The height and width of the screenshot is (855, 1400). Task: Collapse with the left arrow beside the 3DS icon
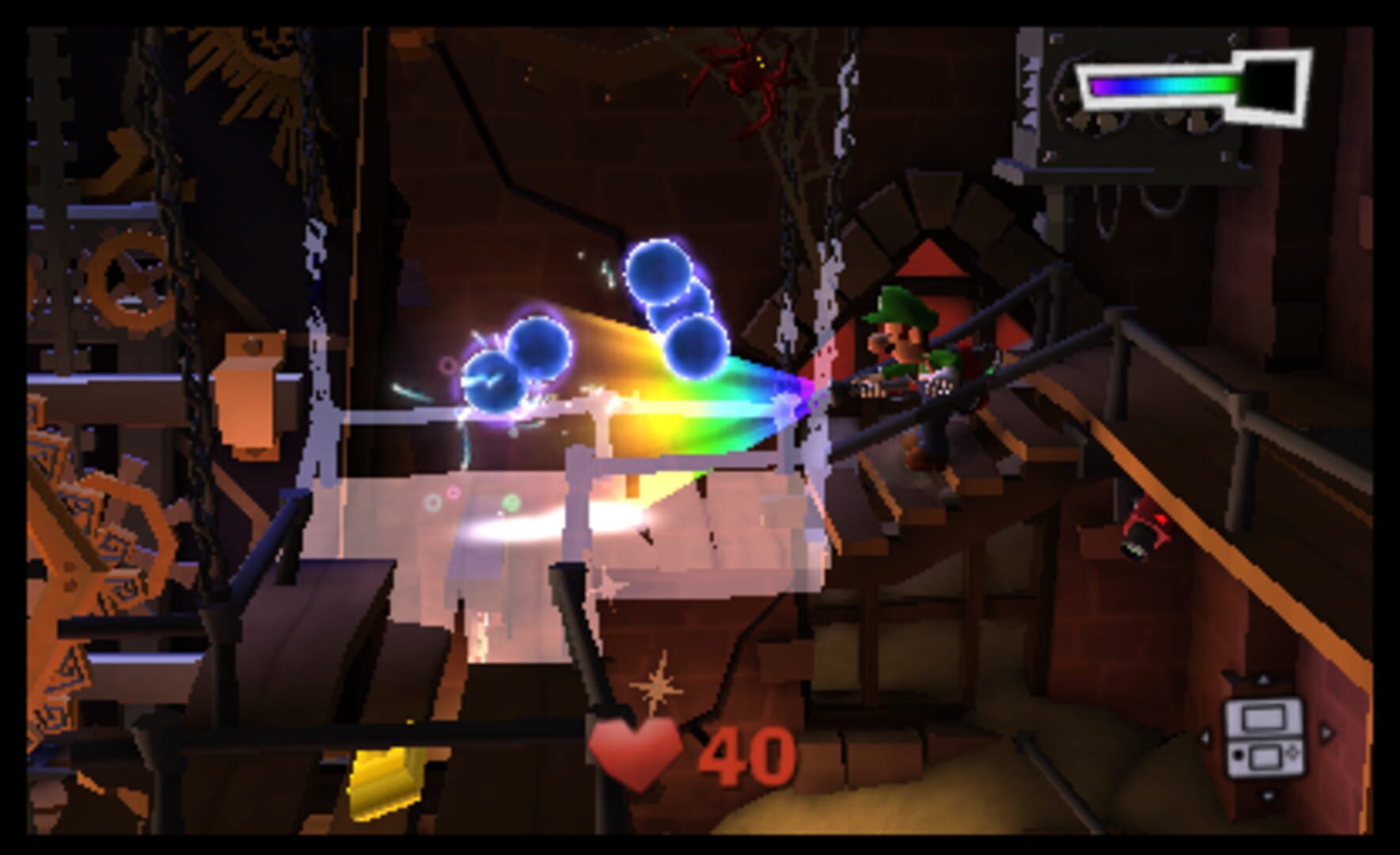(1205, 738)
